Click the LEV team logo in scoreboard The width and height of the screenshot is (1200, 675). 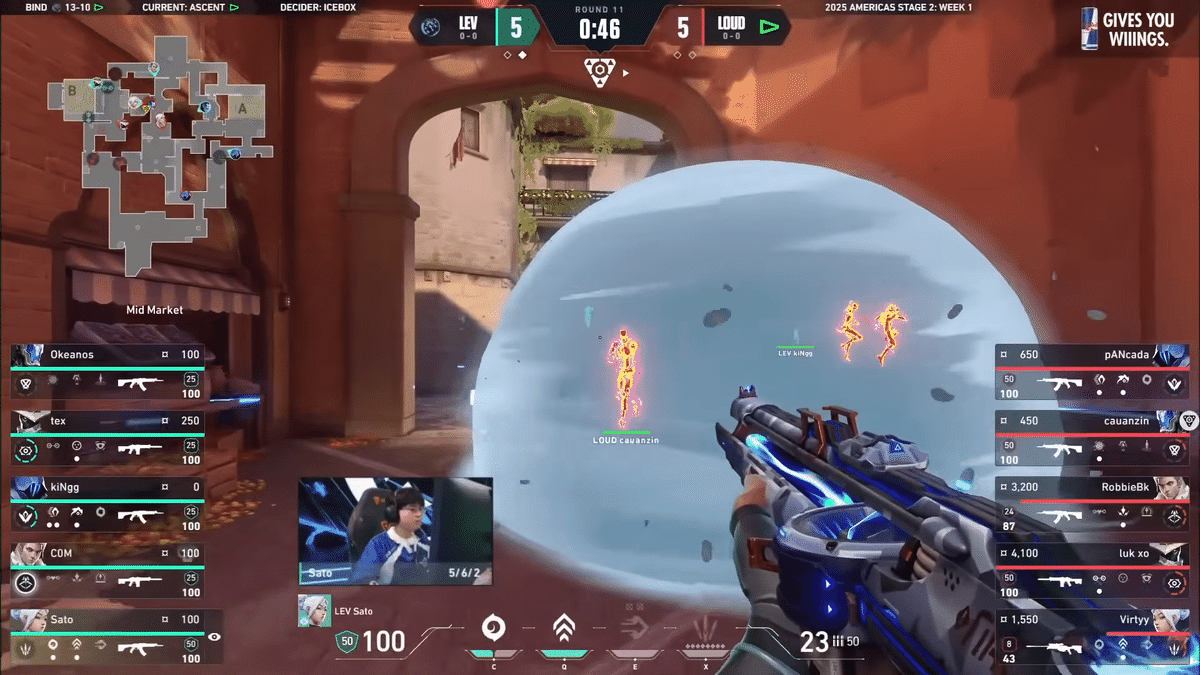(x=433, y=27)
